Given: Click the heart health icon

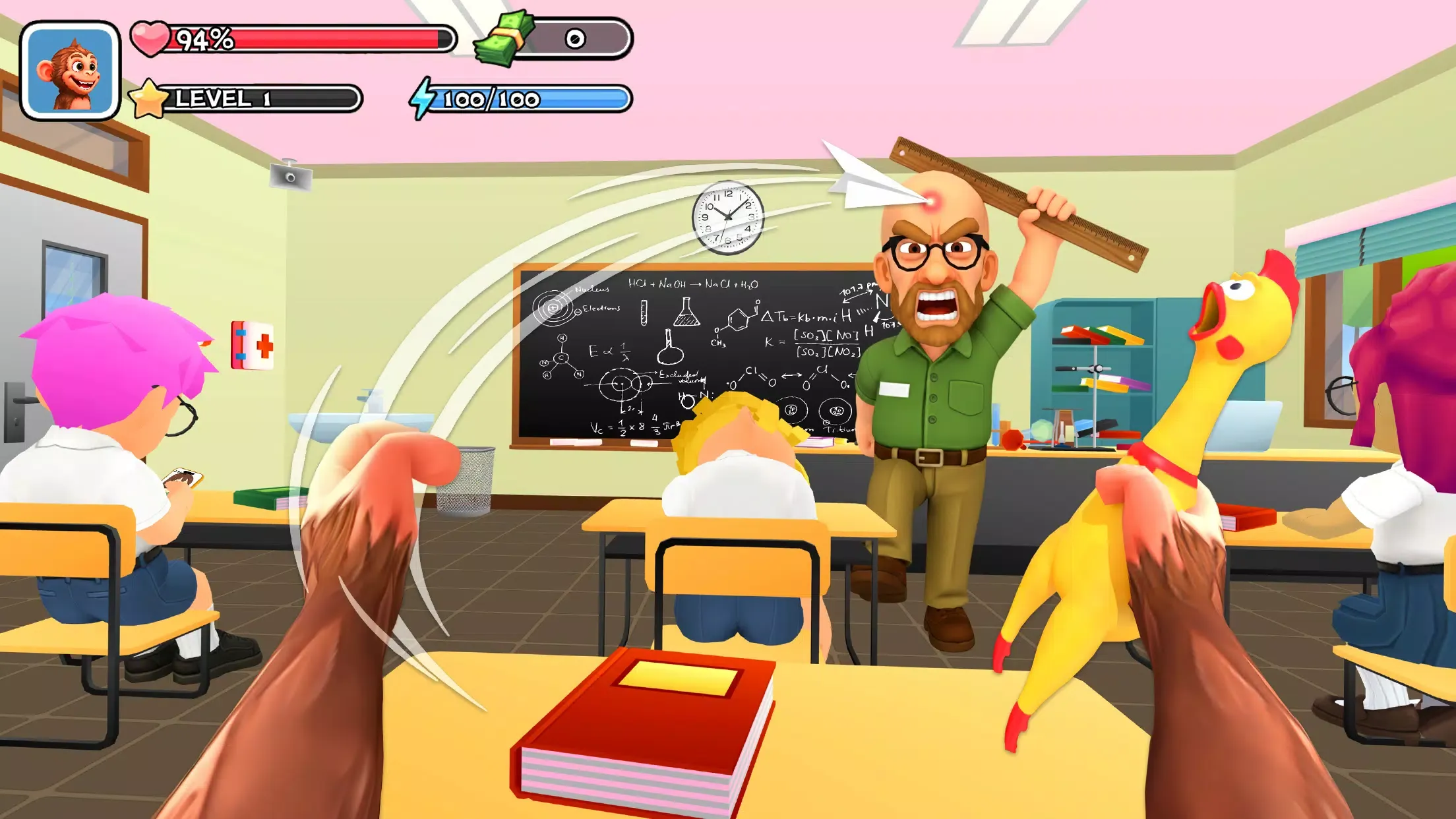Looking at the screenshot, I should click(x=151, y=37).
